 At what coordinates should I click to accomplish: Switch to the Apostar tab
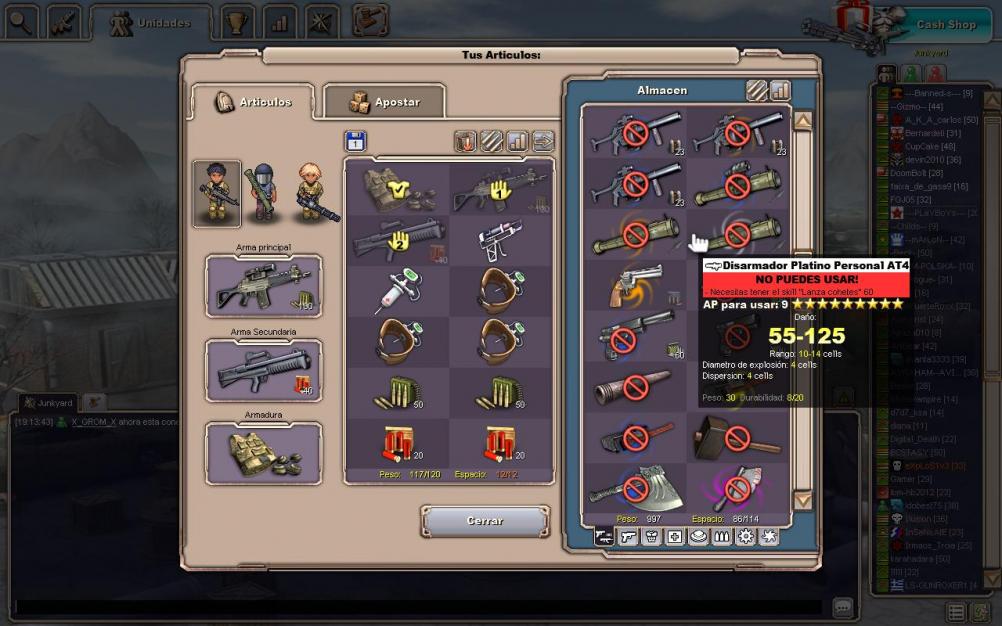385,102
